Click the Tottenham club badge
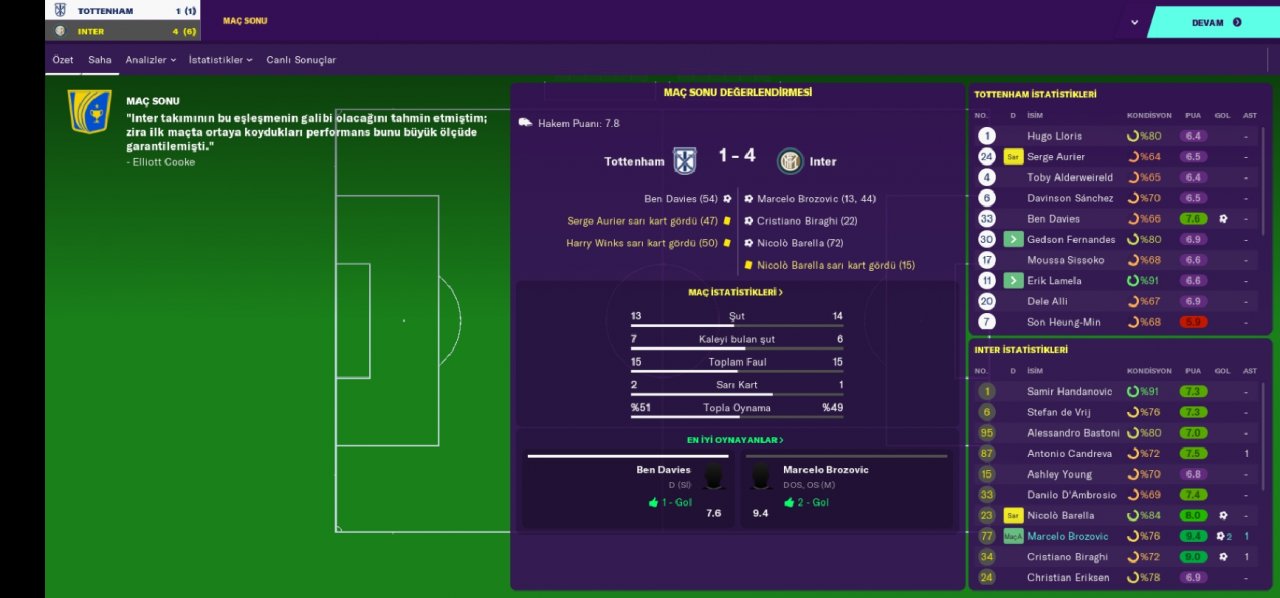This screenshot has height=598, width=1280. pyautogui.click(x=684, y=161)
